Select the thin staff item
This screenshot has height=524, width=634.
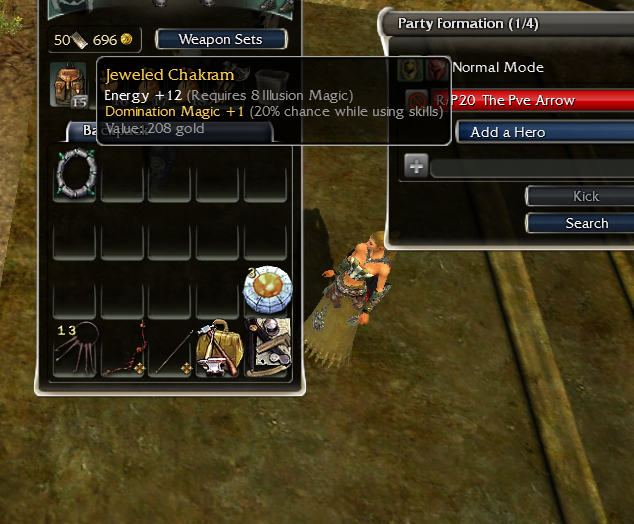[172, 350]
